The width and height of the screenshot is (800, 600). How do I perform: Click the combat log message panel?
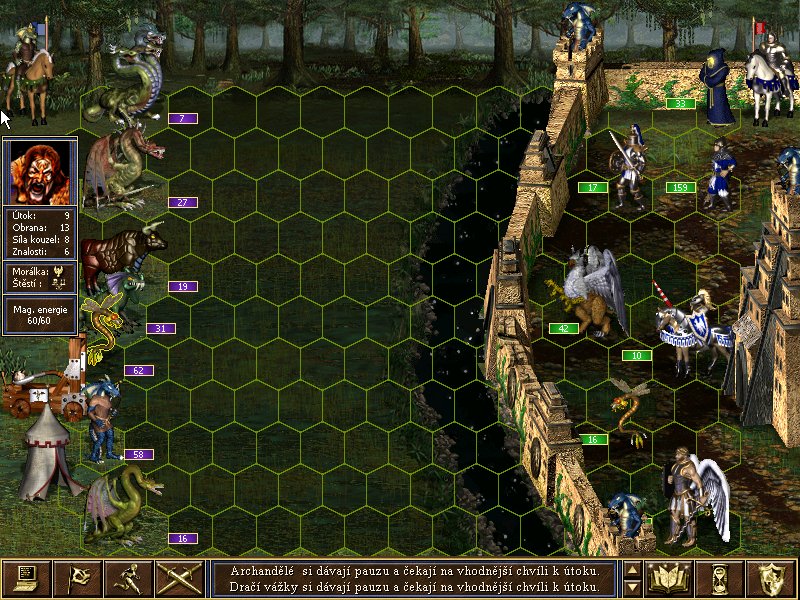[414, 578]
